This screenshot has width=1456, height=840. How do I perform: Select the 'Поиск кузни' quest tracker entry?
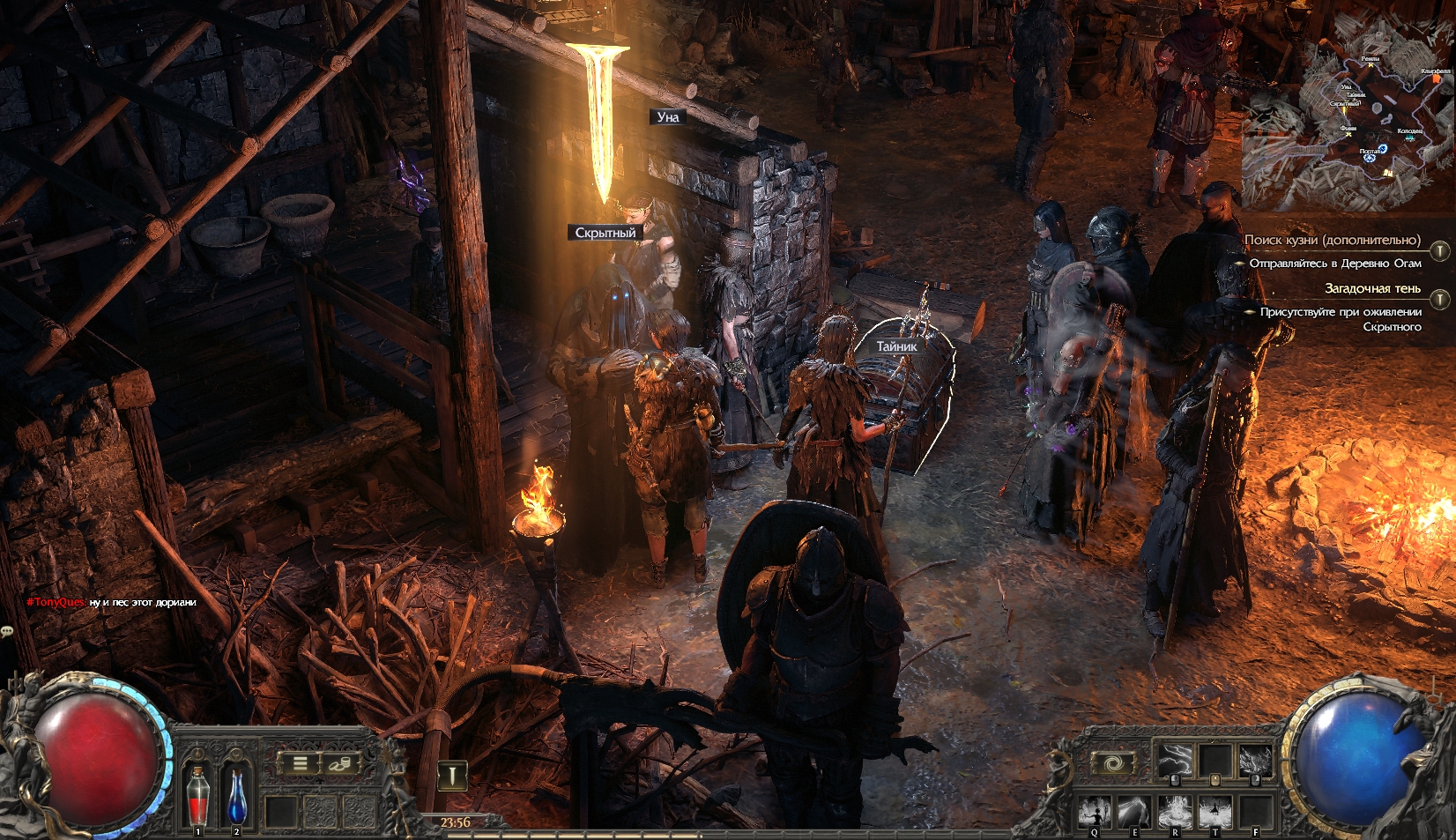tap(1332, 240)
